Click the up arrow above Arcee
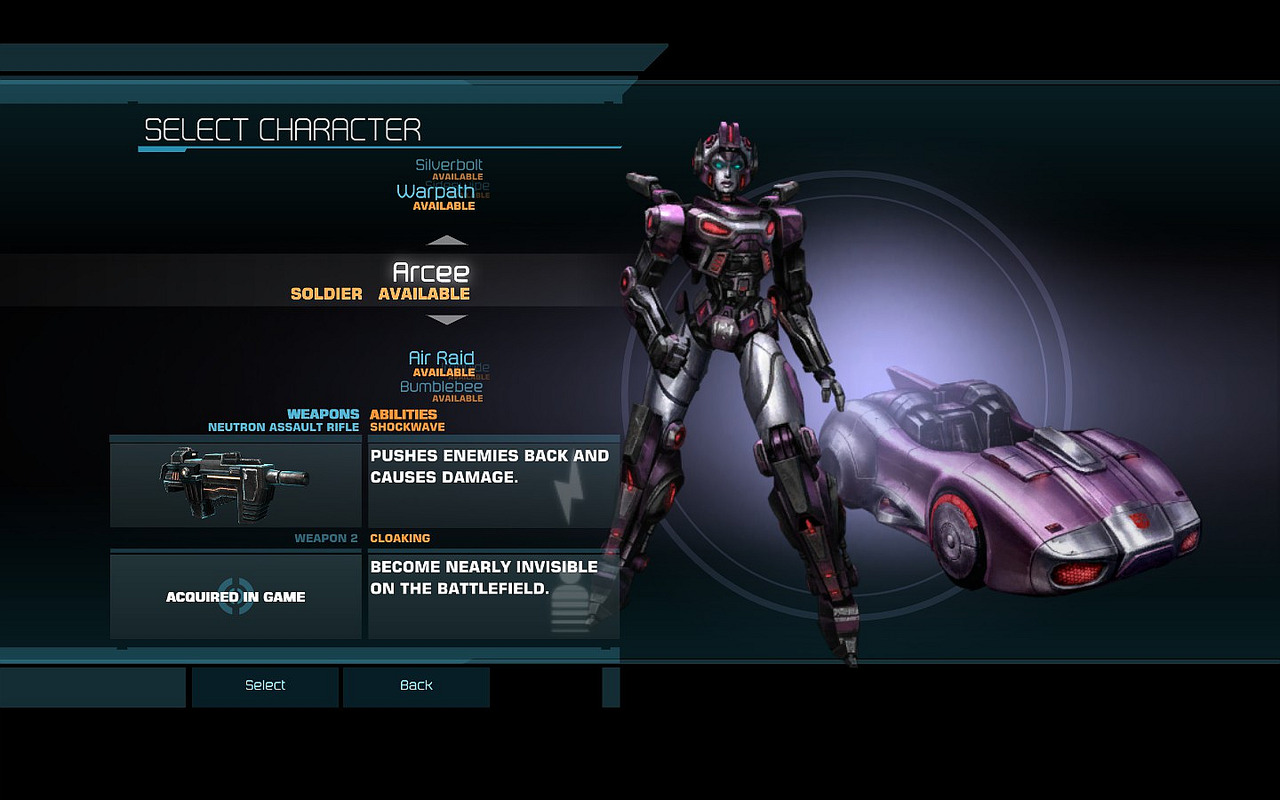The image size is (1280, 800). (447, 240)
